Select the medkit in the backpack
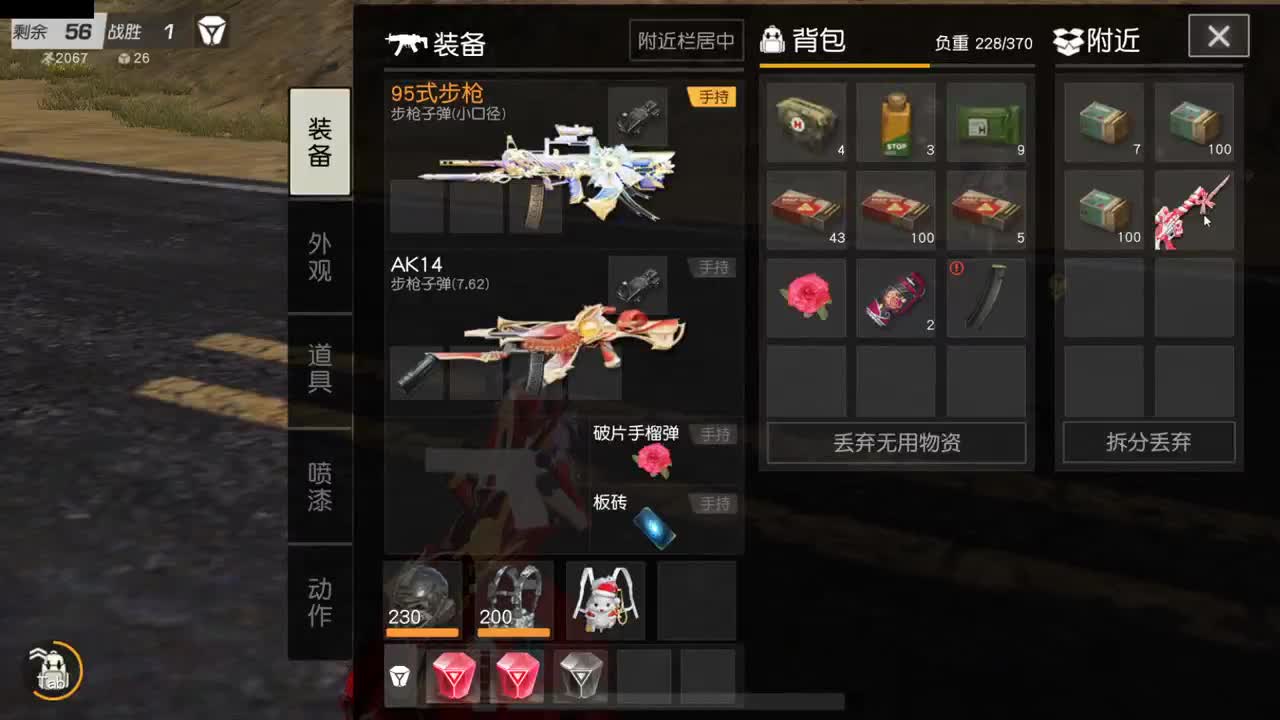 coord(805,120)
